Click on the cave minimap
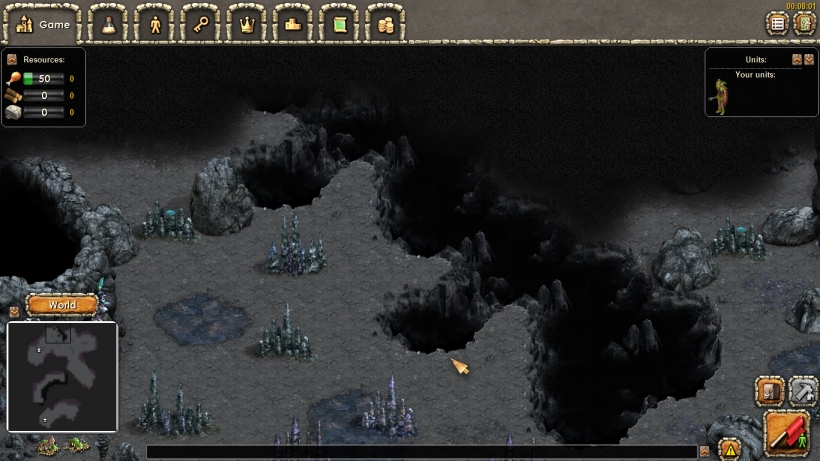 pos(62,375)
